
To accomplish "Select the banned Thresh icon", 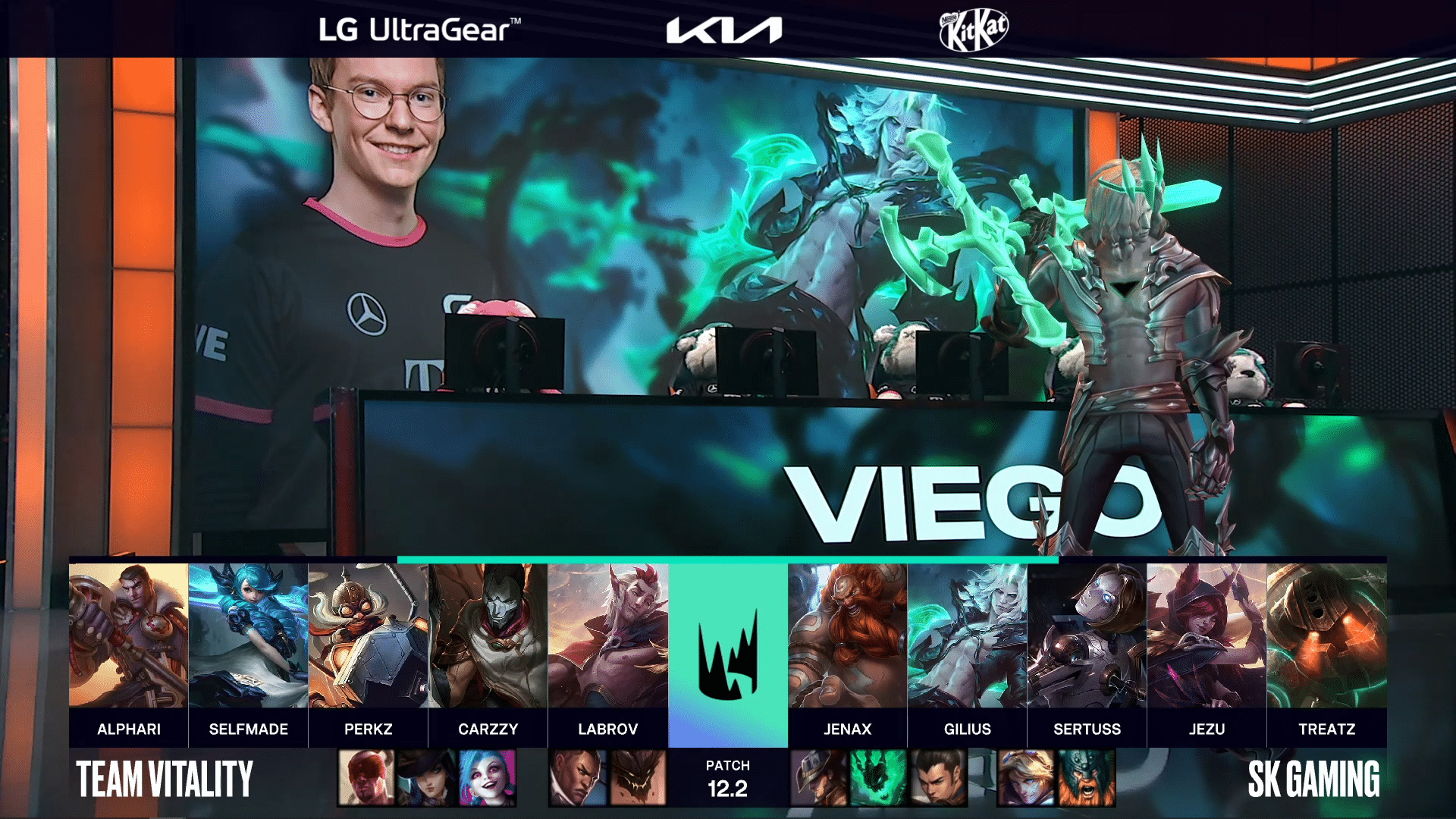I will point(878,778).
